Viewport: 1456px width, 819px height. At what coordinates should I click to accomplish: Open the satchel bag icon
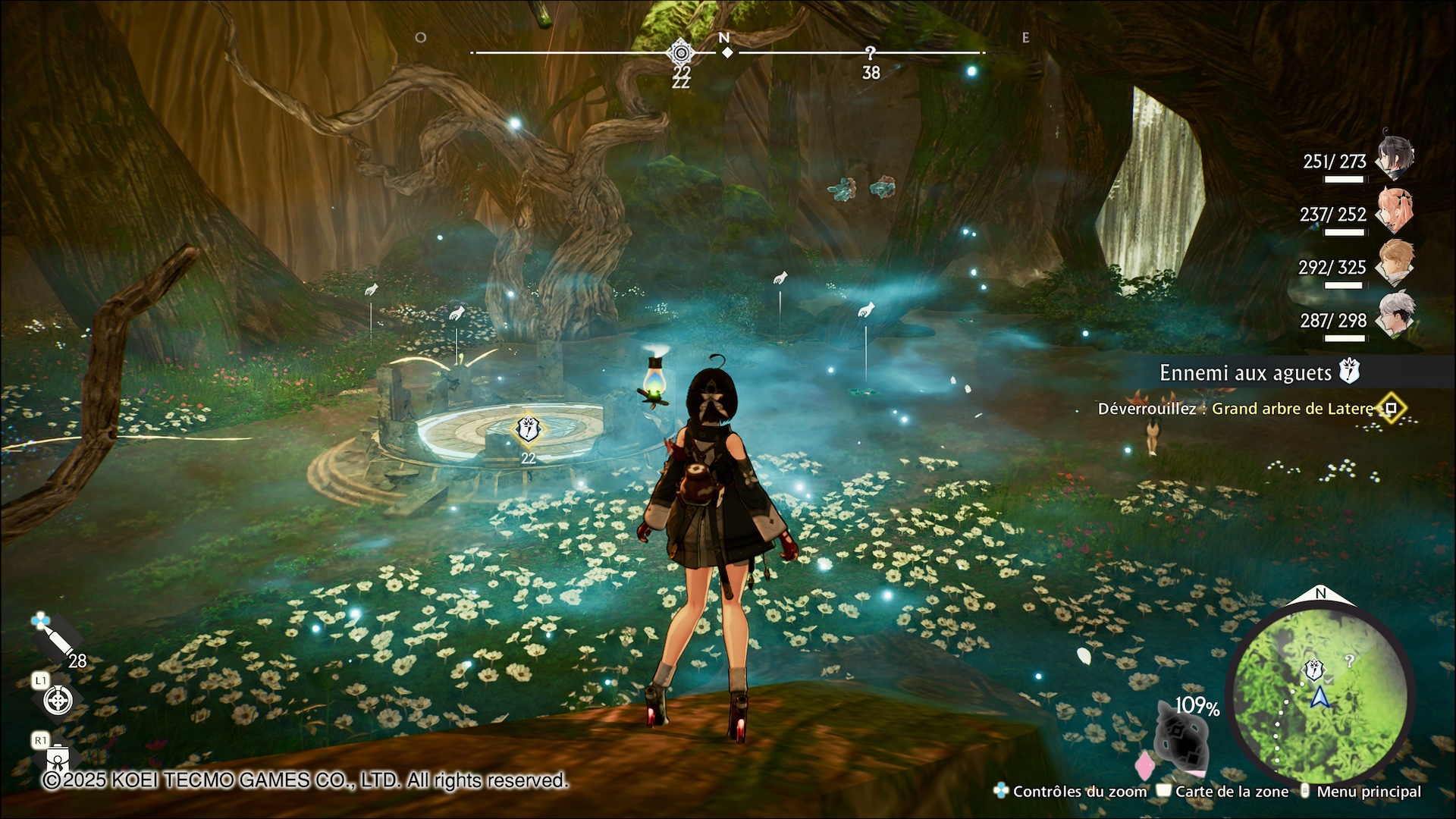59,758
